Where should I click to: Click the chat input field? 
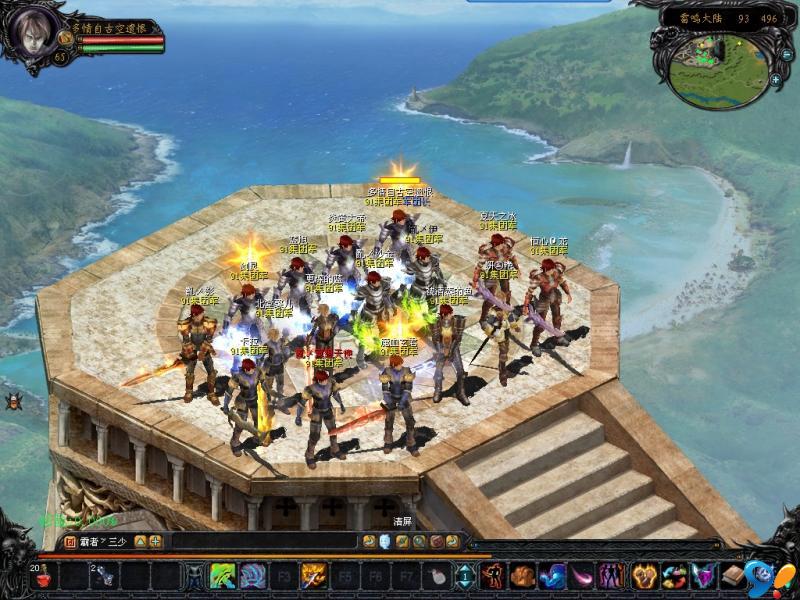262,541
